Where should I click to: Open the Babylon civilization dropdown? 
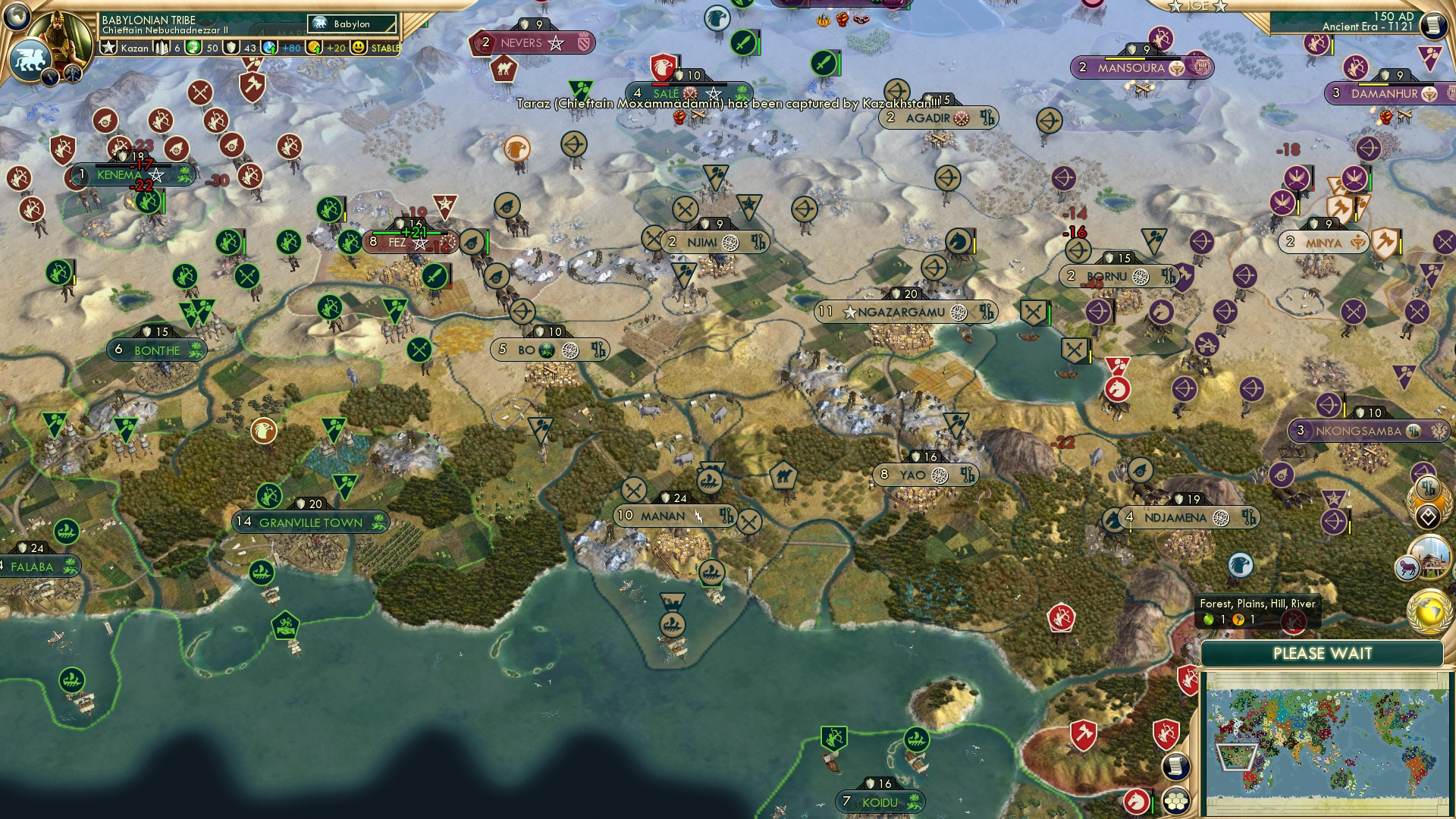click(353, 24)
